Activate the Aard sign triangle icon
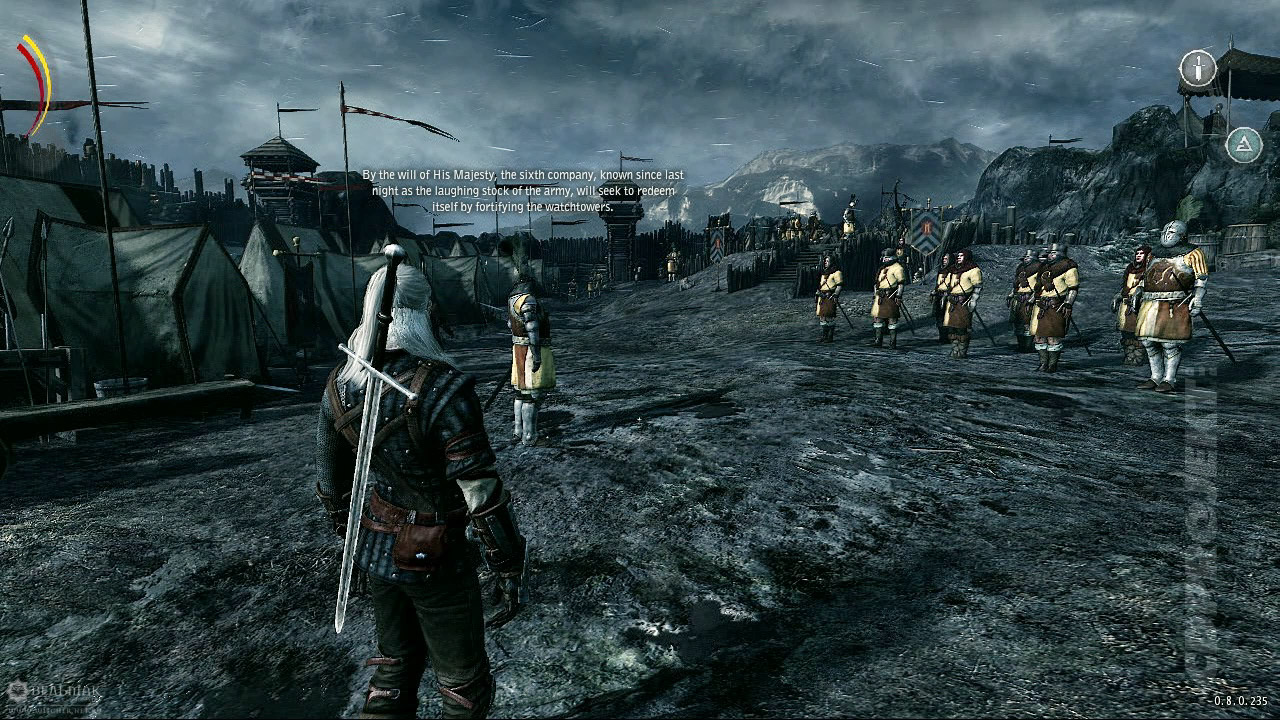Screen dimensions: 1280x720 1243,145
